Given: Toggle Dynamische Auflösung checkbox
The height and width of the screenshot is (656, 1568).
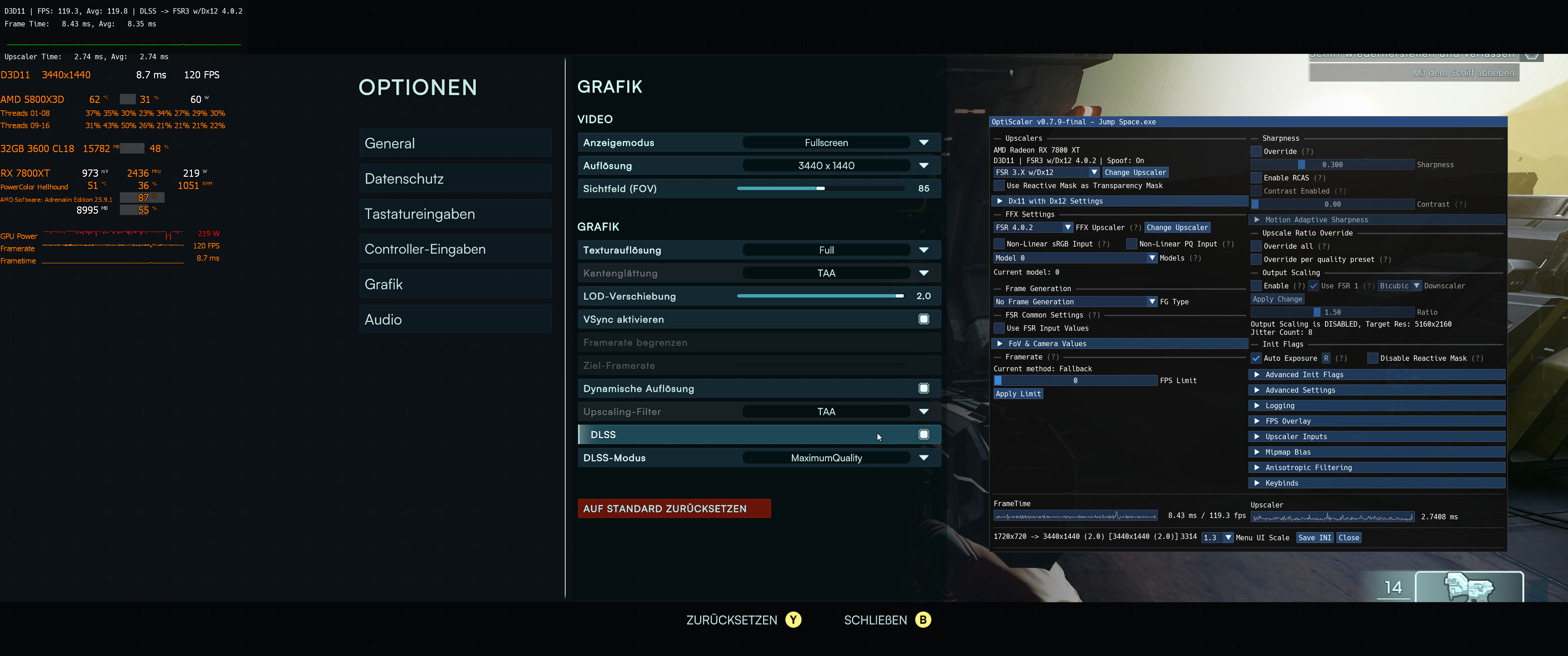Looking at the screenshot, I should coord(923,389).
